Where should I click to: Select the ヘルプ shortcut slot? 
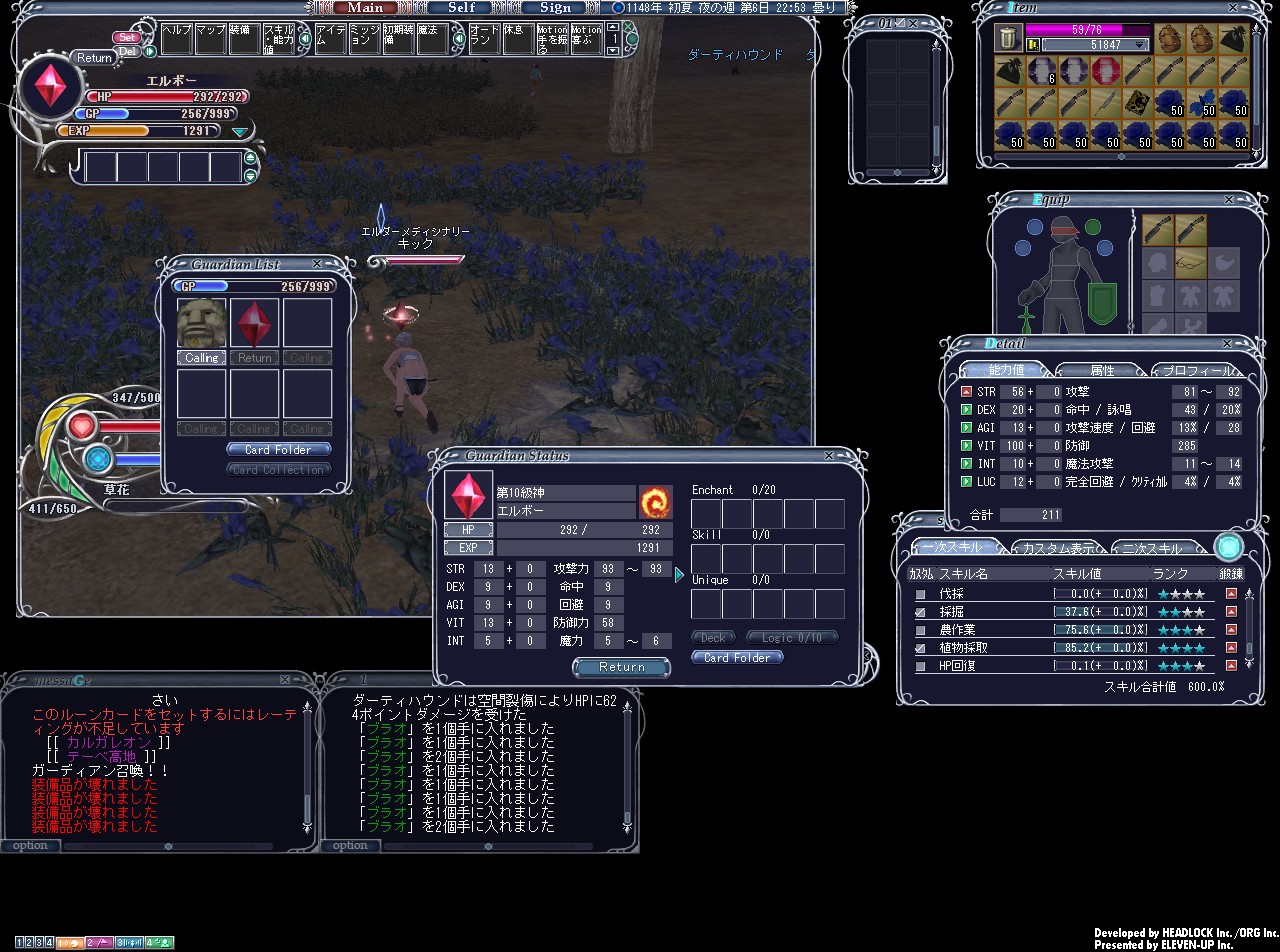tap(176, 39)
